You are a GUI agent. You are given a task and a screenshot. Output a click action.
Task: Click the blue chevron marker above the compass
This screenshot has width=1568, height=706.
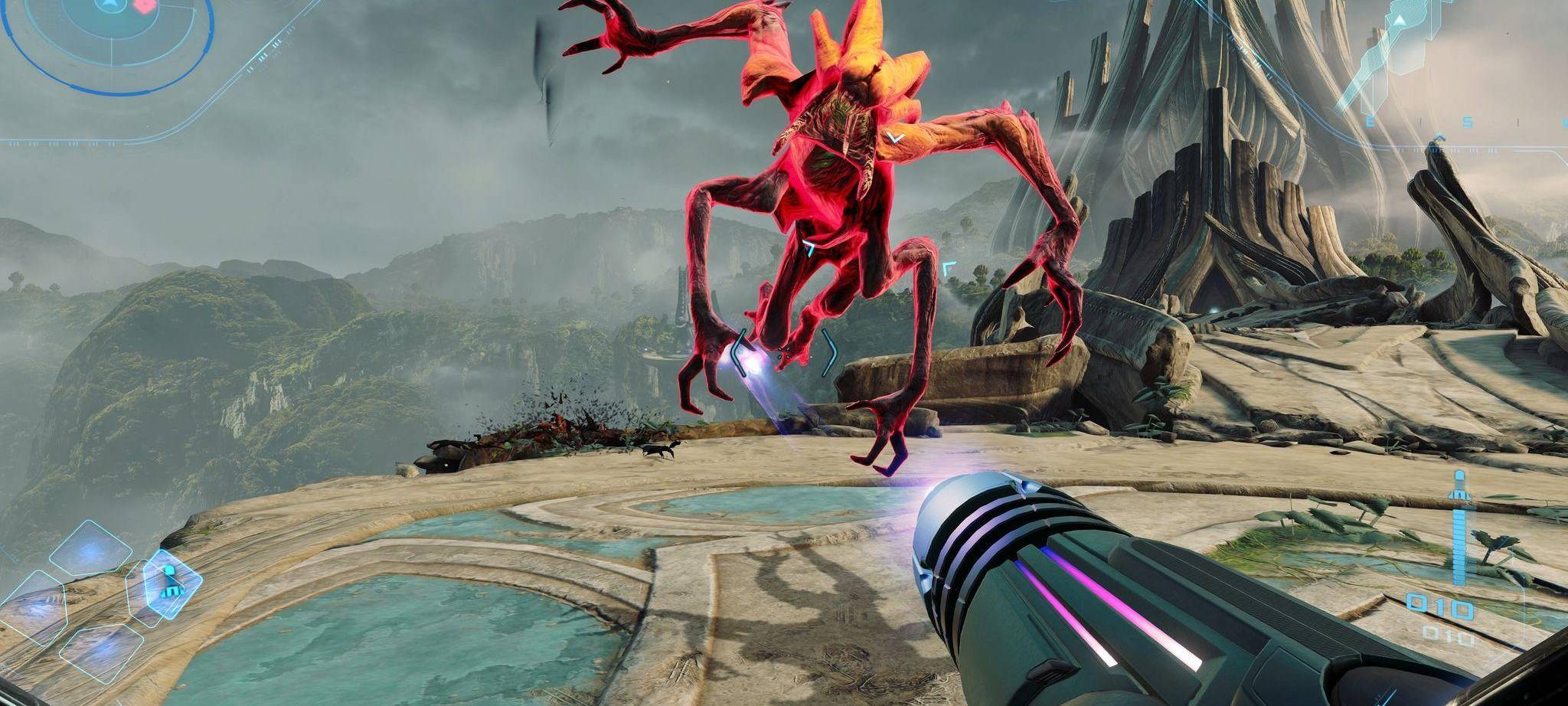(x=1439, y=138)
